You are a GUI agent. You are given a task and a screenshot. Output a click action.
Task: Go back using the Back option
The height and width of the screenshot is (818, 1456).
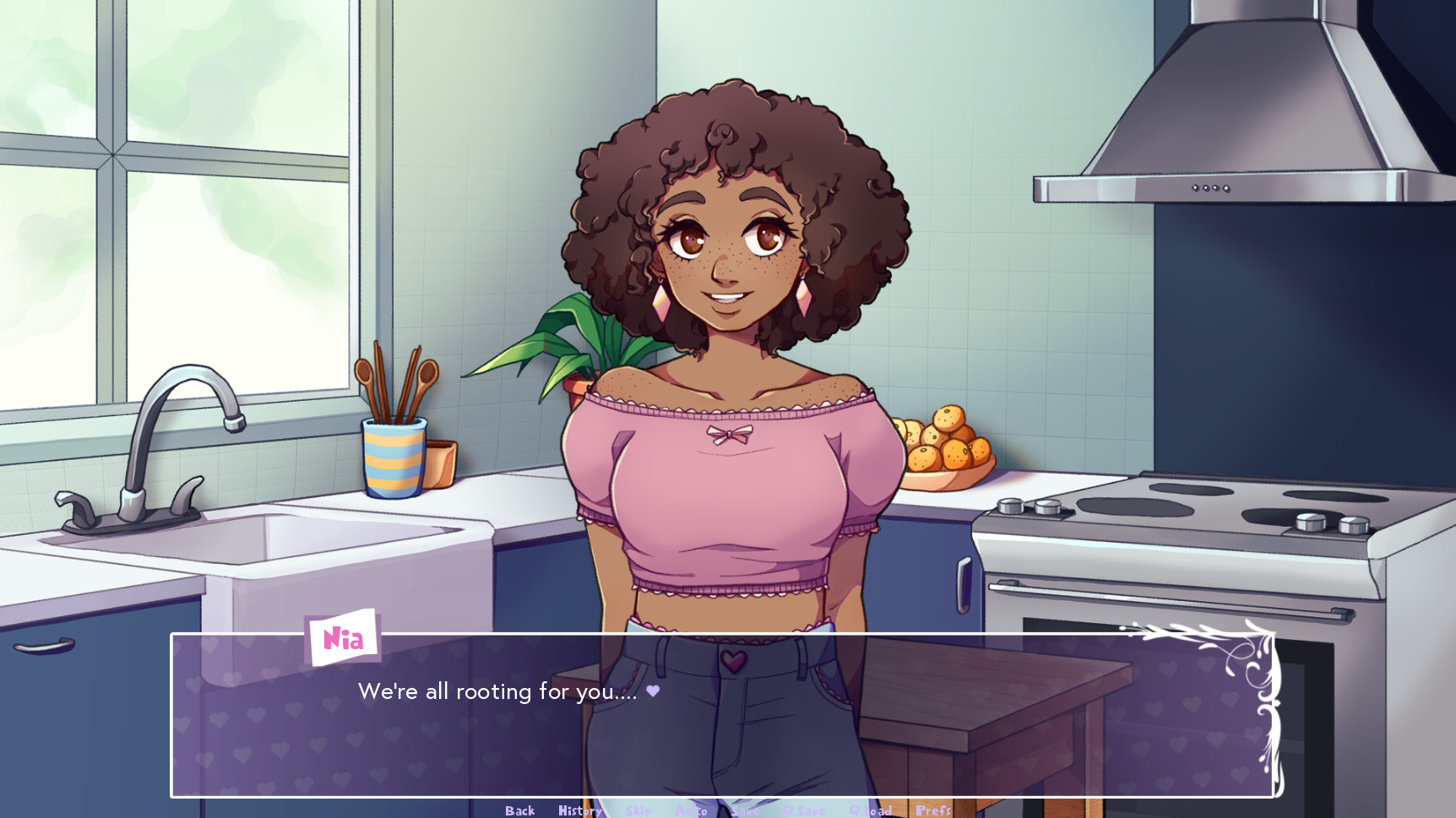(519, 809)
